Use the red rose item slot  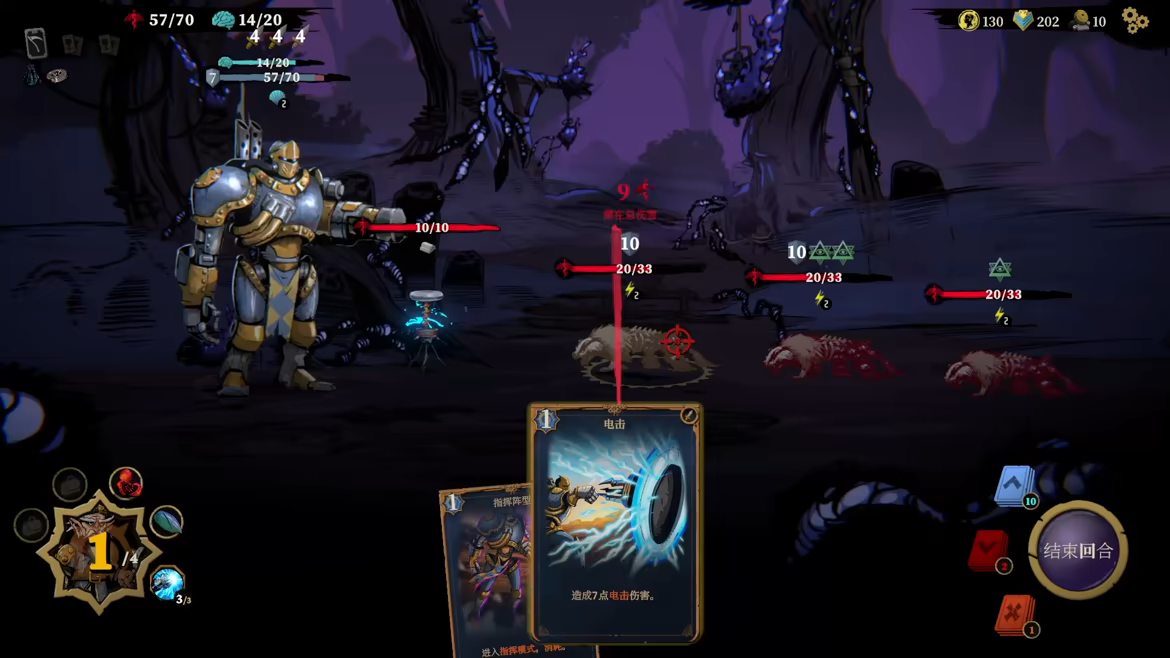coord(126,483)
